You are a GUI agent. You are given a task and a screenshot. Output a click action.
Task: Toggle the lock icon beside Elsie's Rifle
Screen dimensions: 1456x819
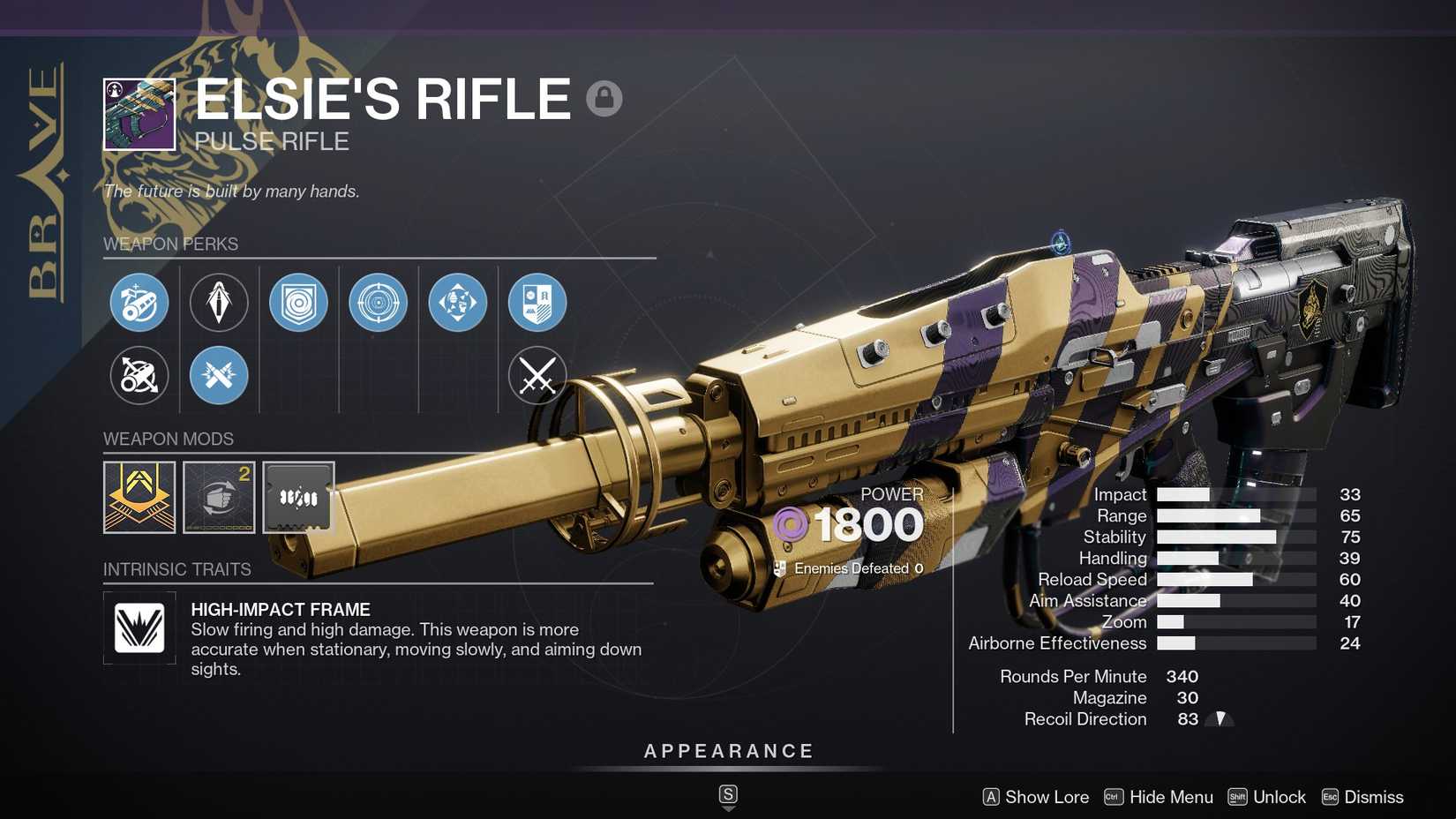coord(604,98)
